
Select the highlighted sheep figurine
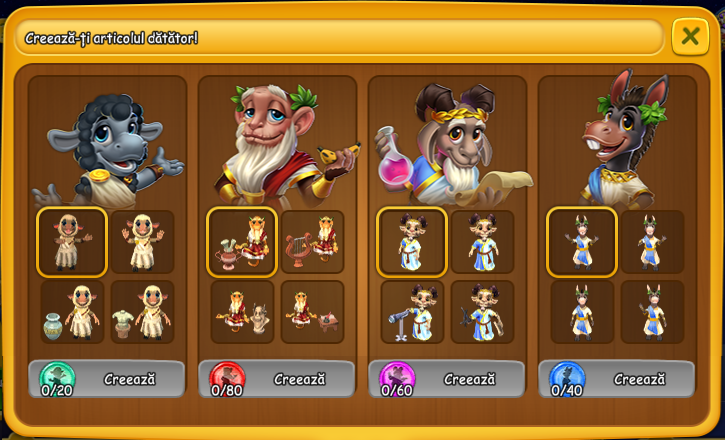point(72,242)
